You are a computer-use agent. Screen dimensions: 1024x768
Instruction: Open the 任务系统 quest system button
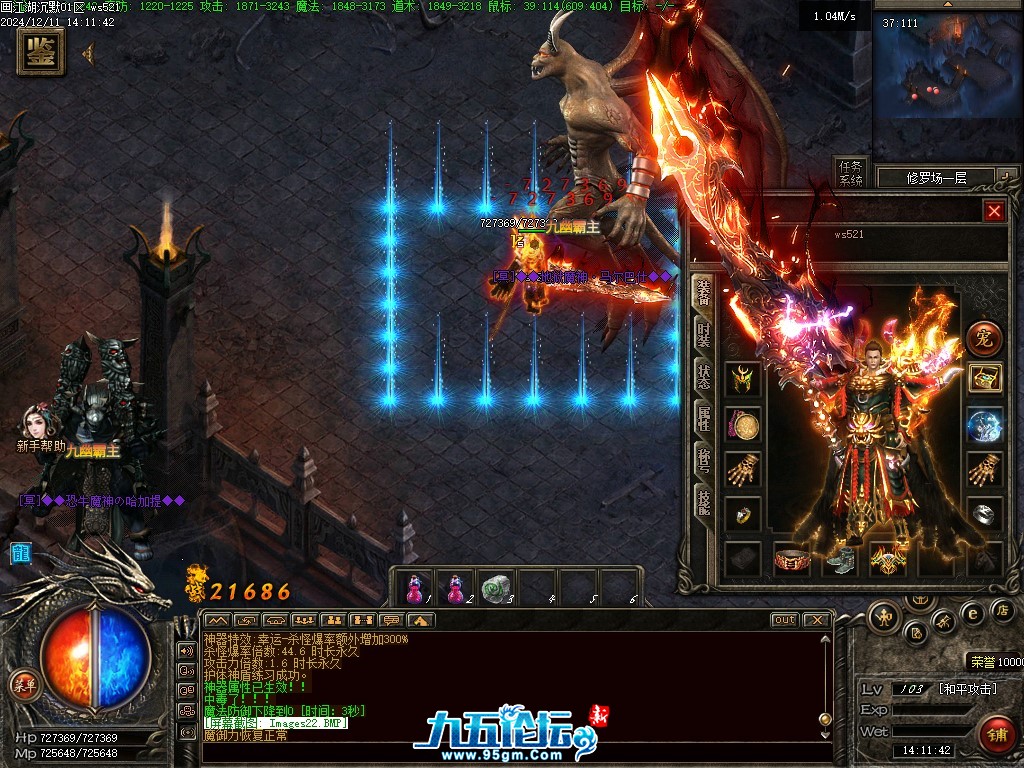pyautogui.click(x=851, y=174)
